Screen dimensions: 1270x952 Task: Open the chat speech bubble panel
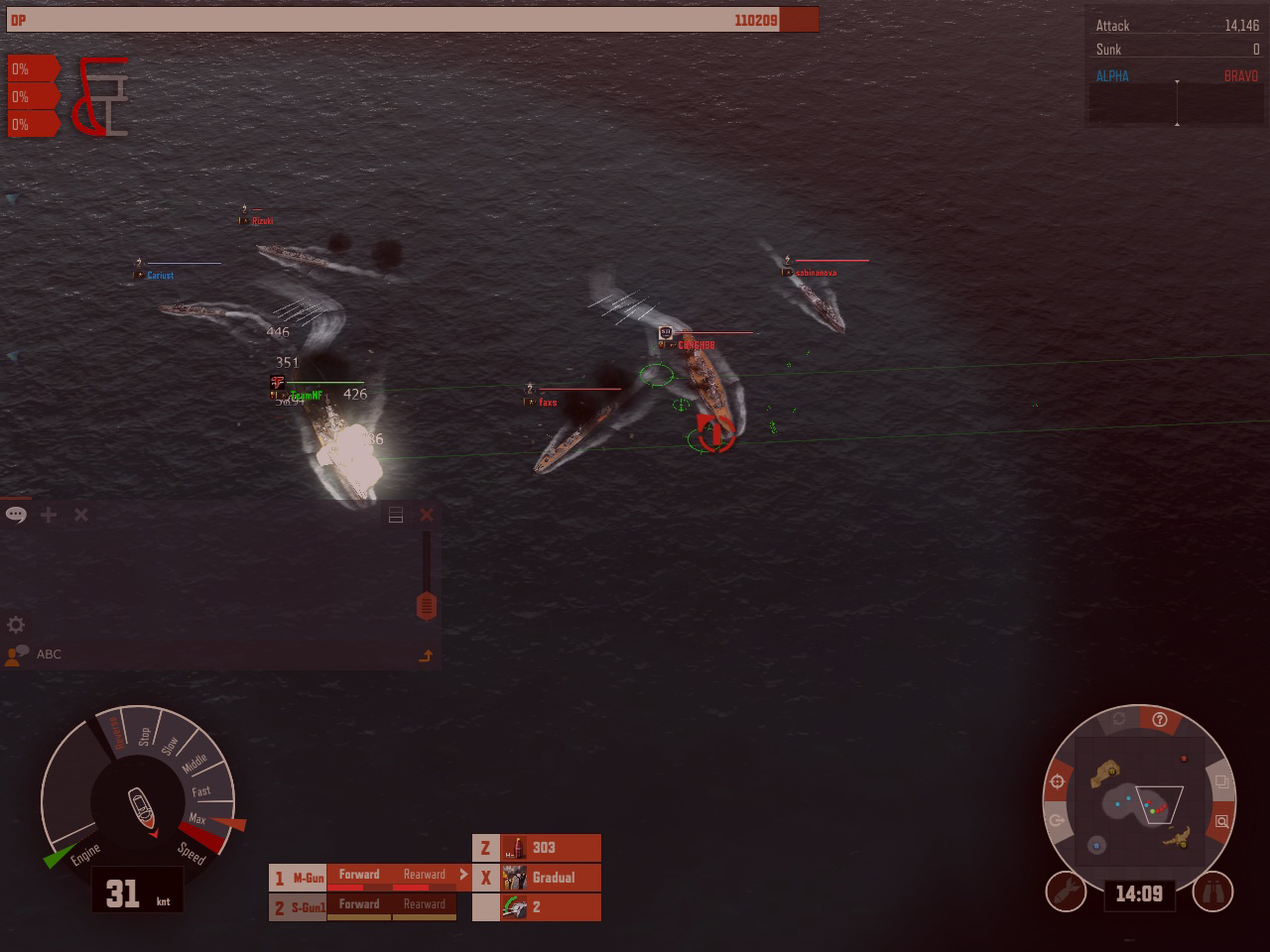15,515
